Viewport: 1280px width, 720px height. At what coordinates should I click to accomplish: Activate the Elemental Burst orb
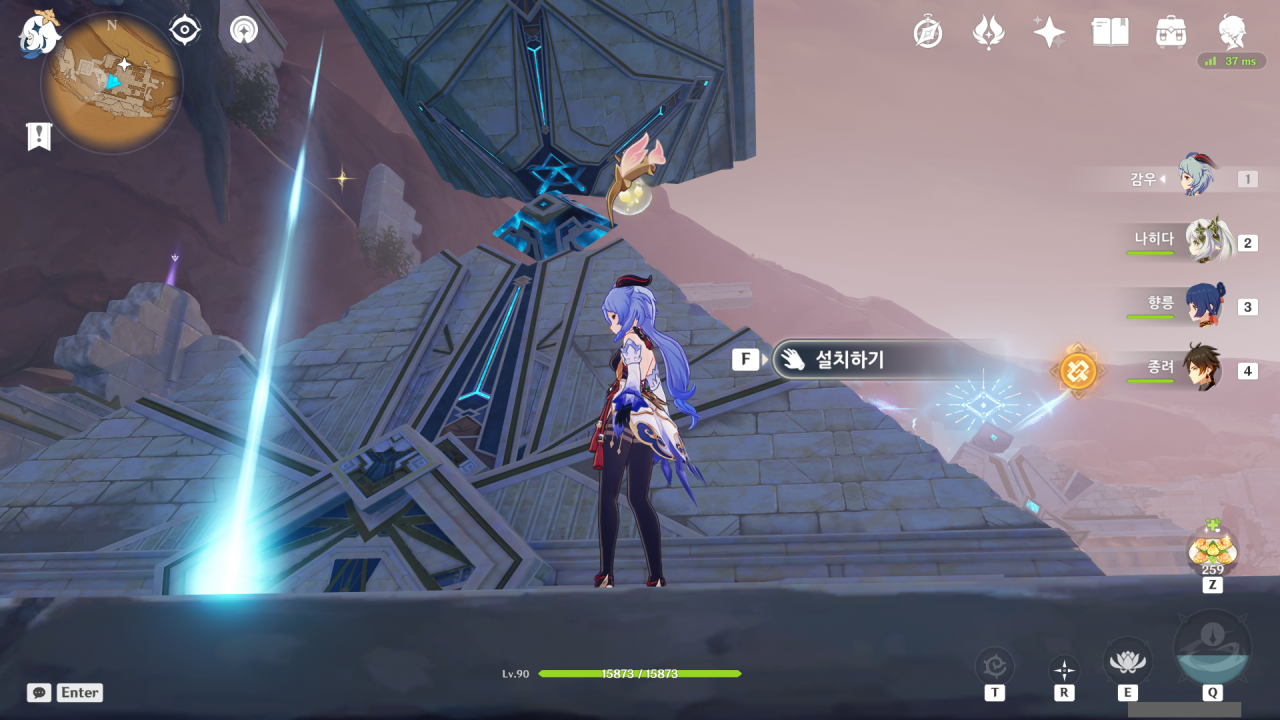point(1212,649)
